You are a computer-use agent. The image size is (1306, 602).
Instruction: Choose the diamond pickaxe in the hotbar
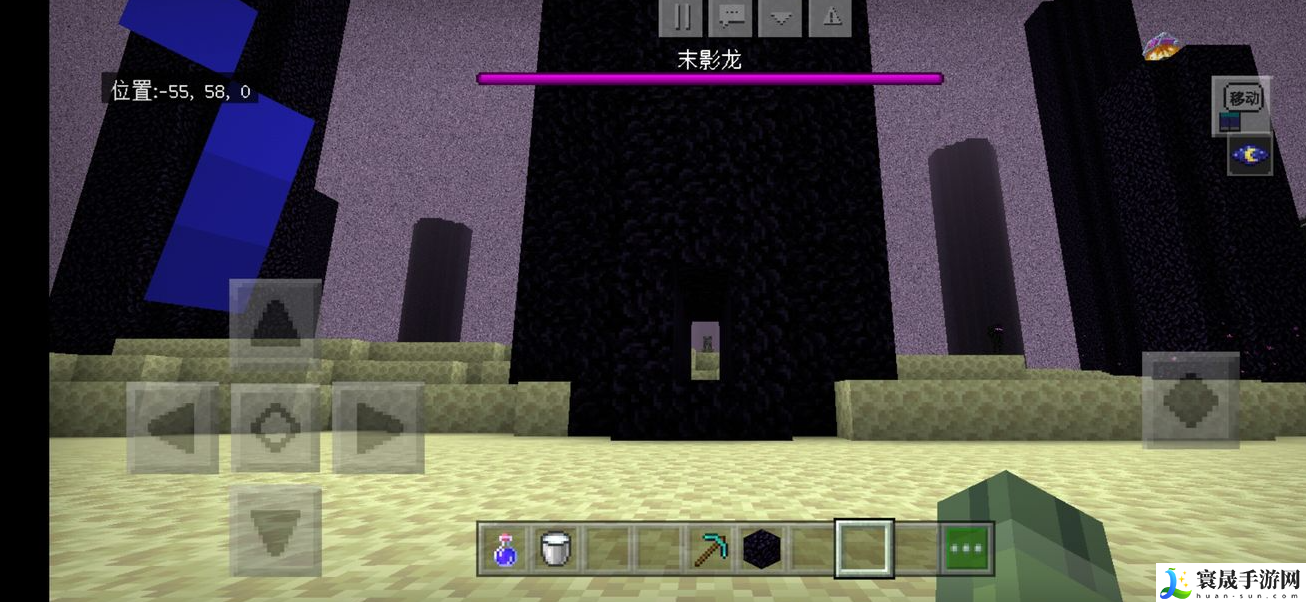[x=710, y=549]
